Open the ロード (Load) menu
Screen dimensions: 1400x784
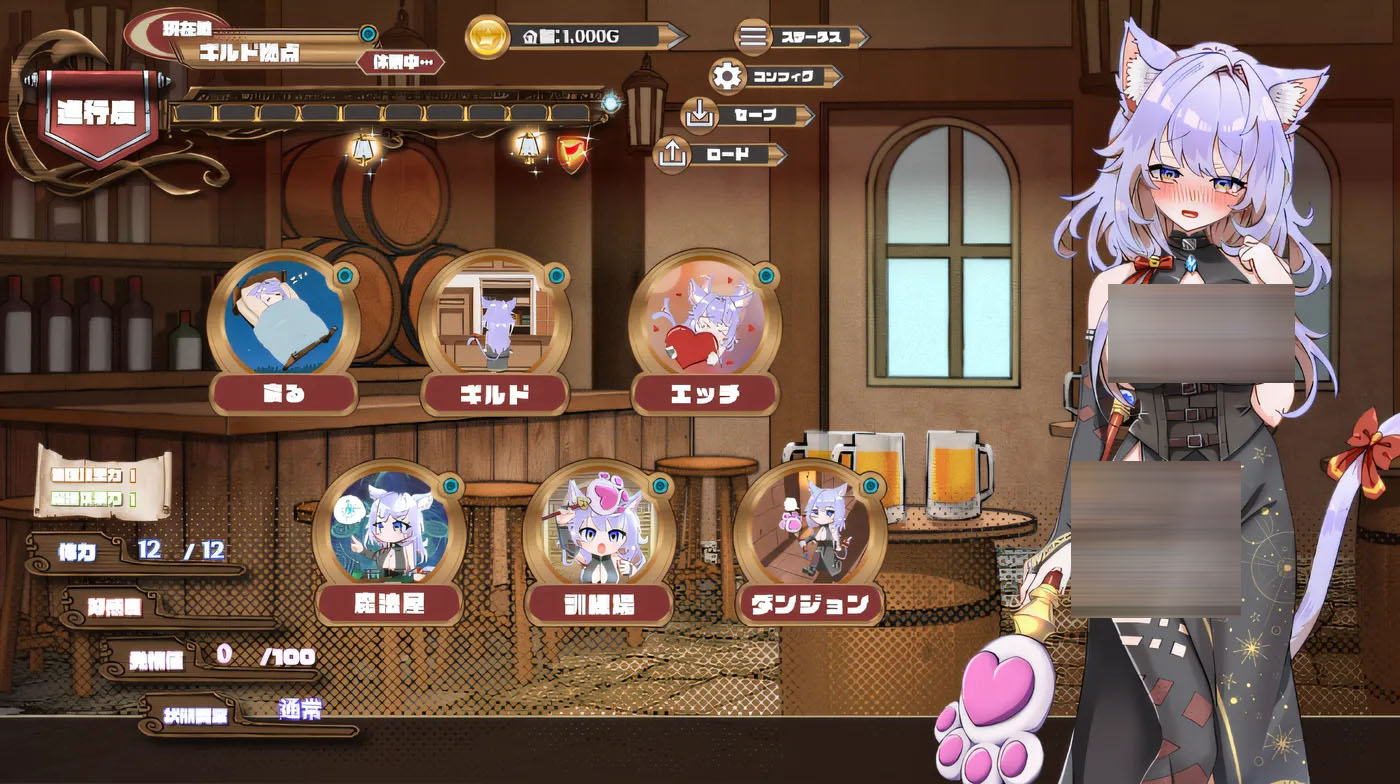pyautogui.click(x=719, y=155)
